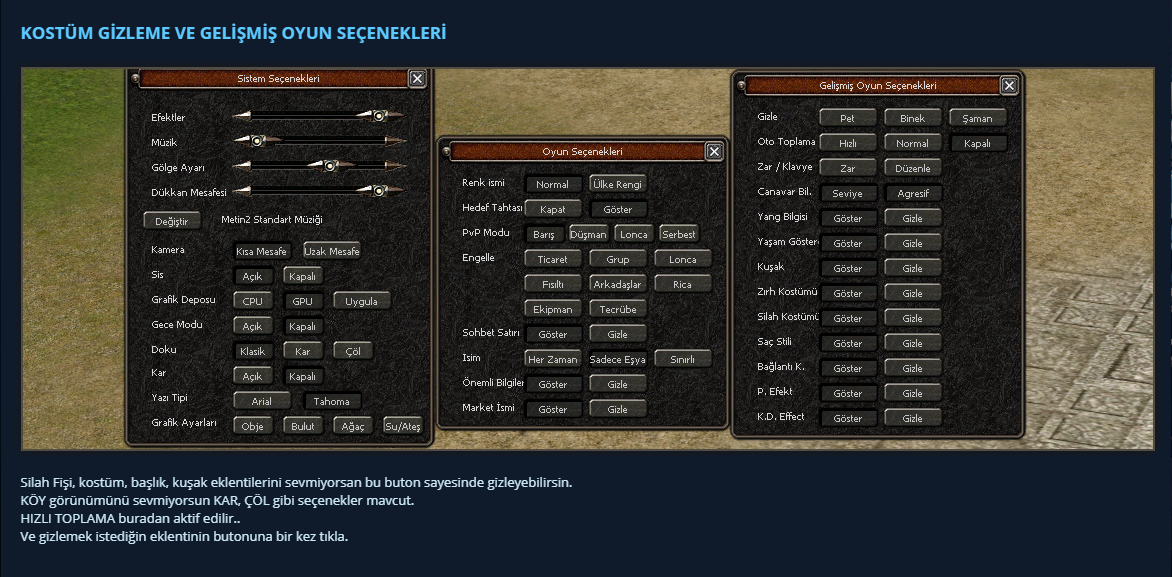Hide the Pet via Gizle row
Image resolution: width=1172 pixels, height=577 pixels.
click(847, 118)
